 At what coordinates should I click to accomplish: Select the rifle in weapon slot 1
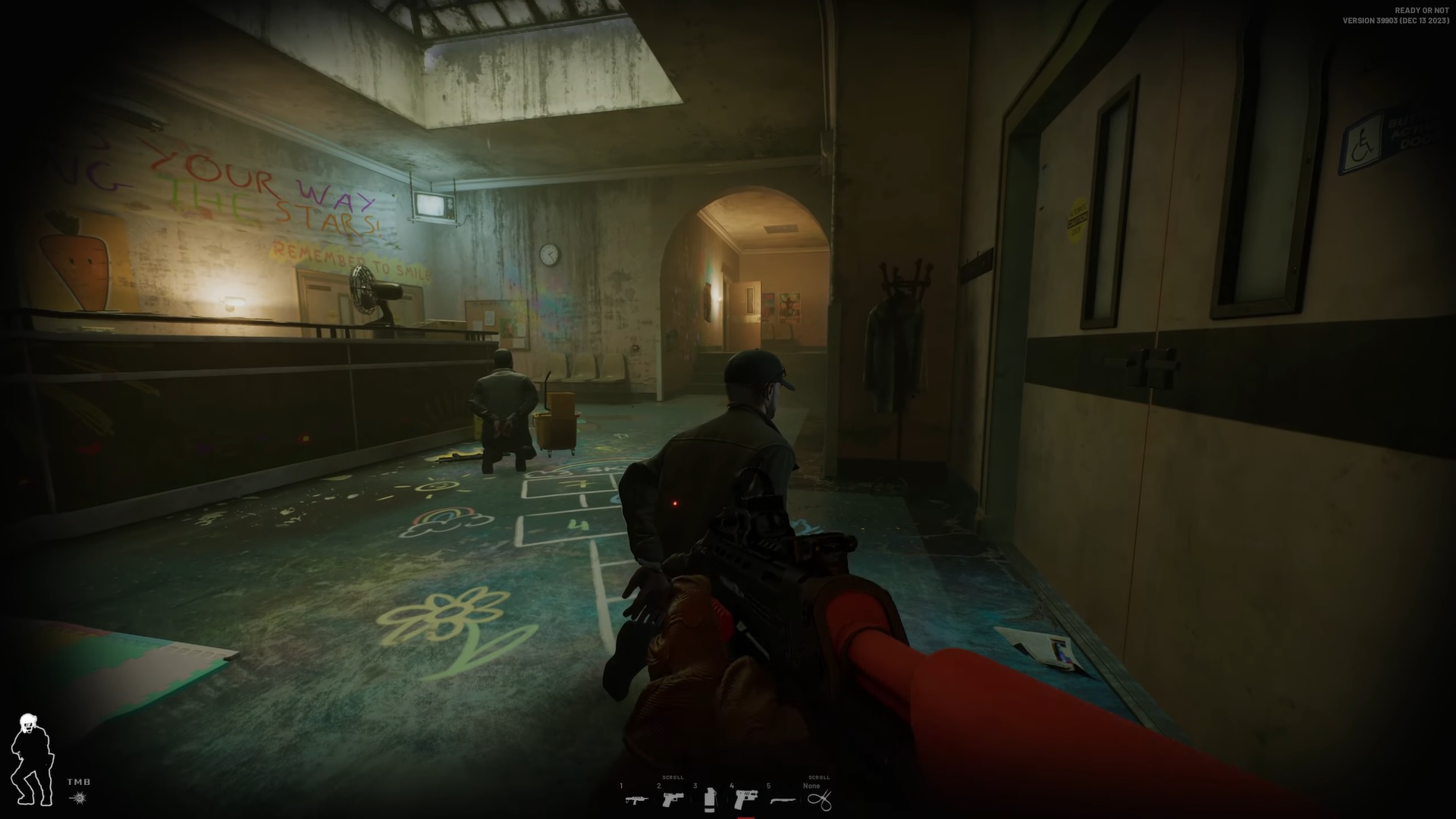click(x=637, y=800)
